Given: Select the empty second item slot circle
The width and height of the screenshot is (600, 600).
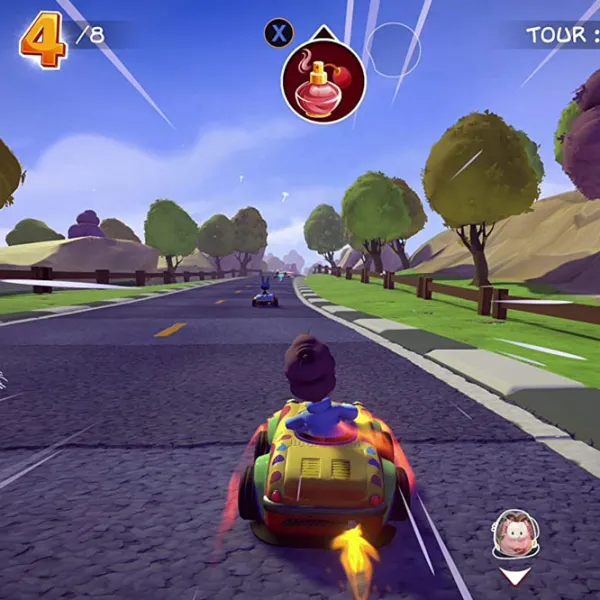Looking at the screenshot, I should click(392, 50).
